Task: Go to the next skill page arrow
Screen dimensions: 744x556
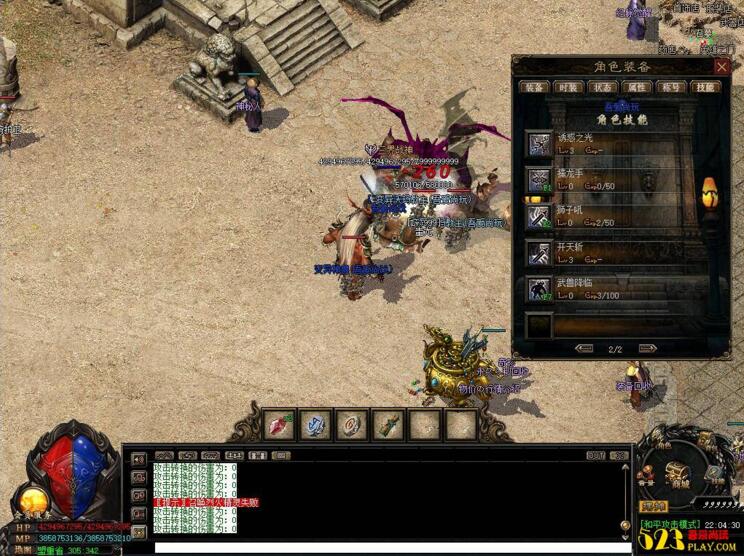Action: click(648, 348)
